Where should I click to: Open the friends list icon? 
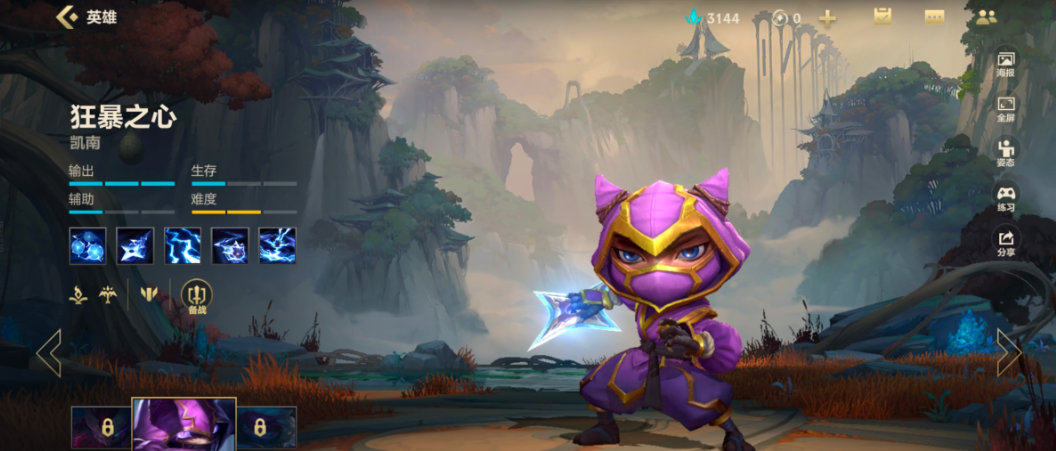point(986,17)
